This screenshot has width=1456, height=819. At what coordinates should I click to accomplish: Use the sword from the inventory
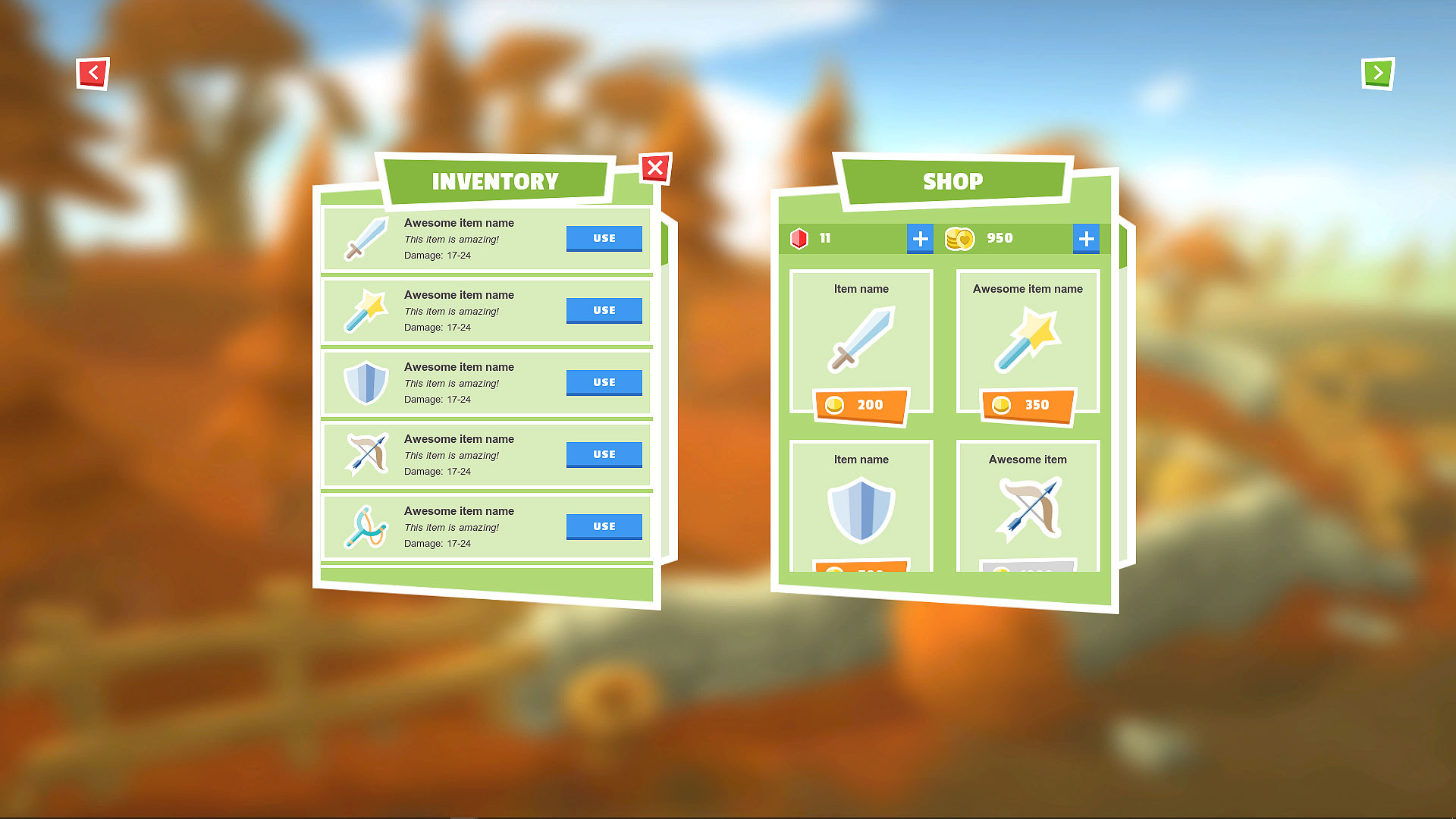pos(604,238)
